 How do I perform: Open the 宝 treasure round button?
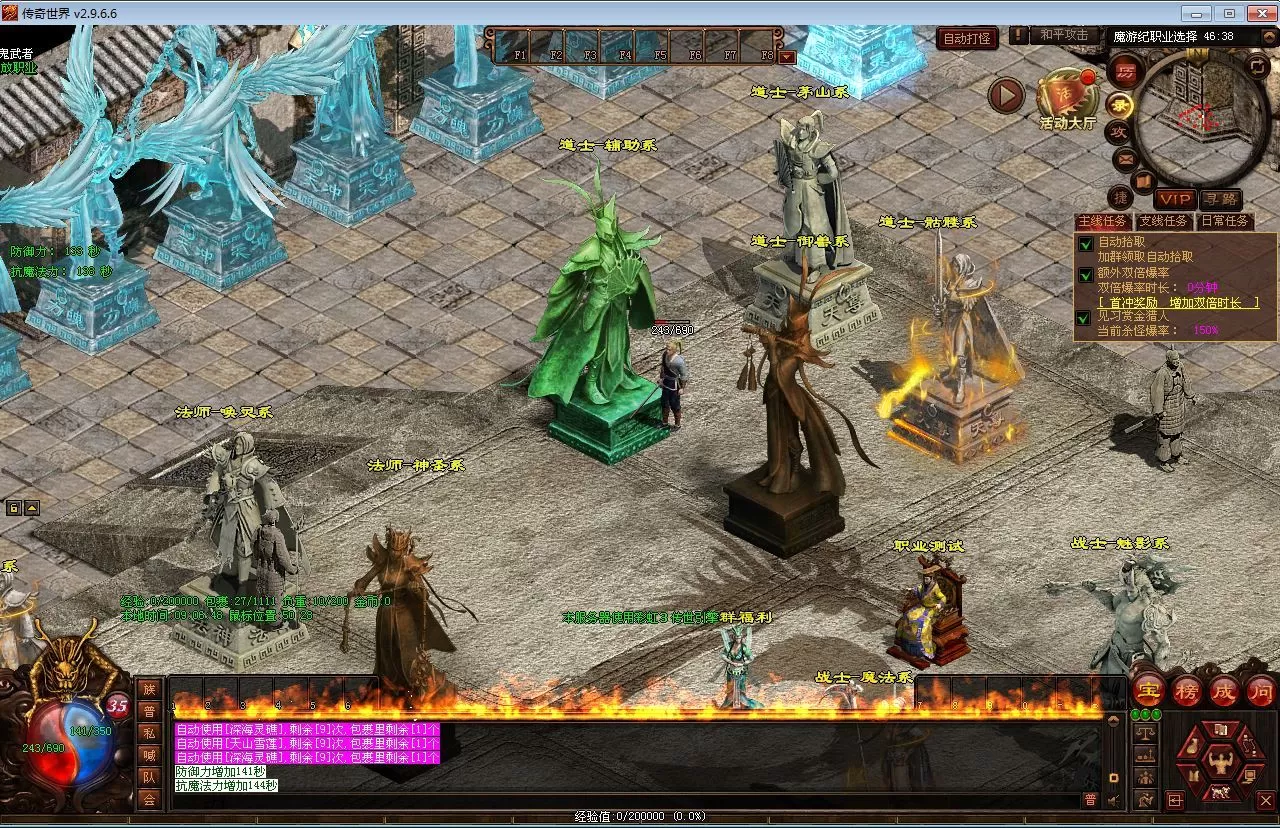1148,689
